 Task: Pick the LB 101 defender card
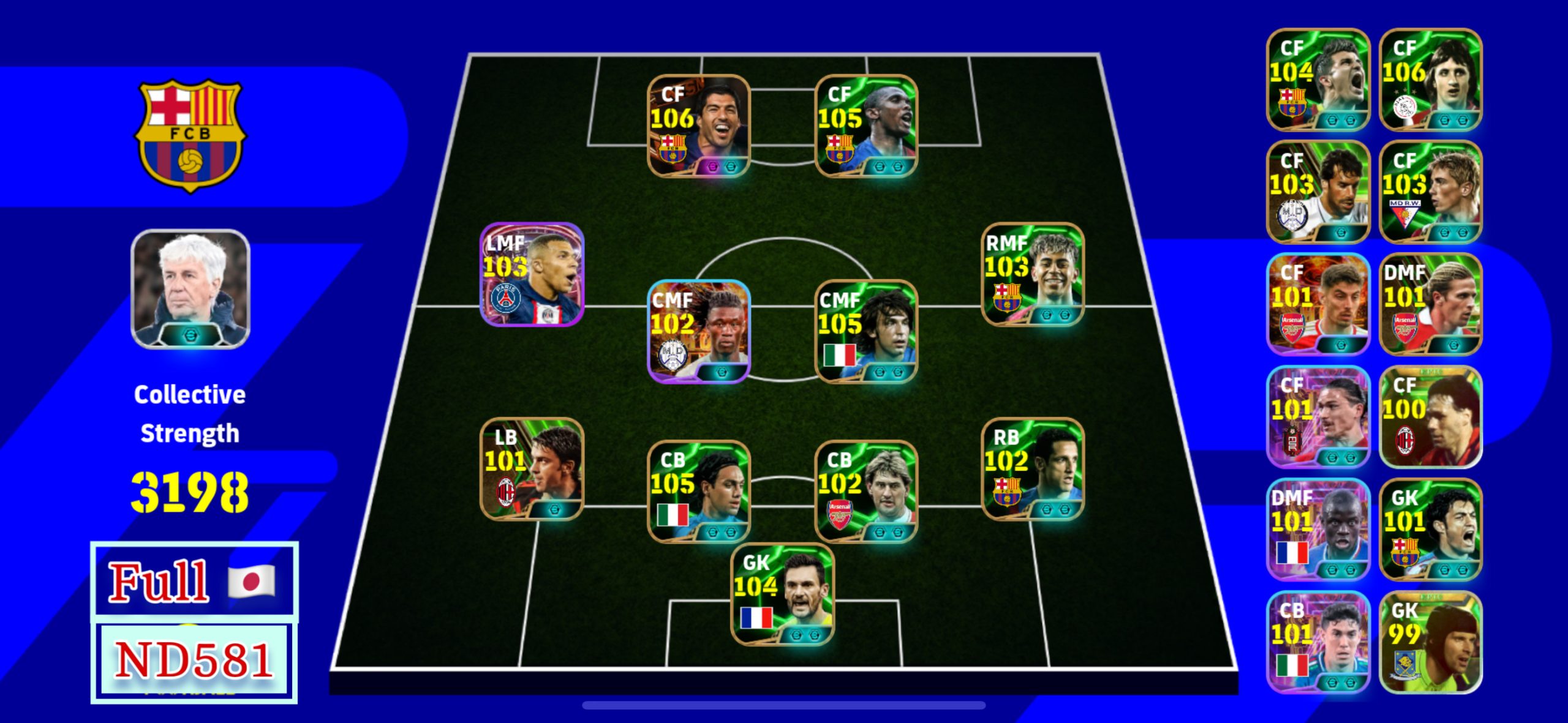pos(532,469)
